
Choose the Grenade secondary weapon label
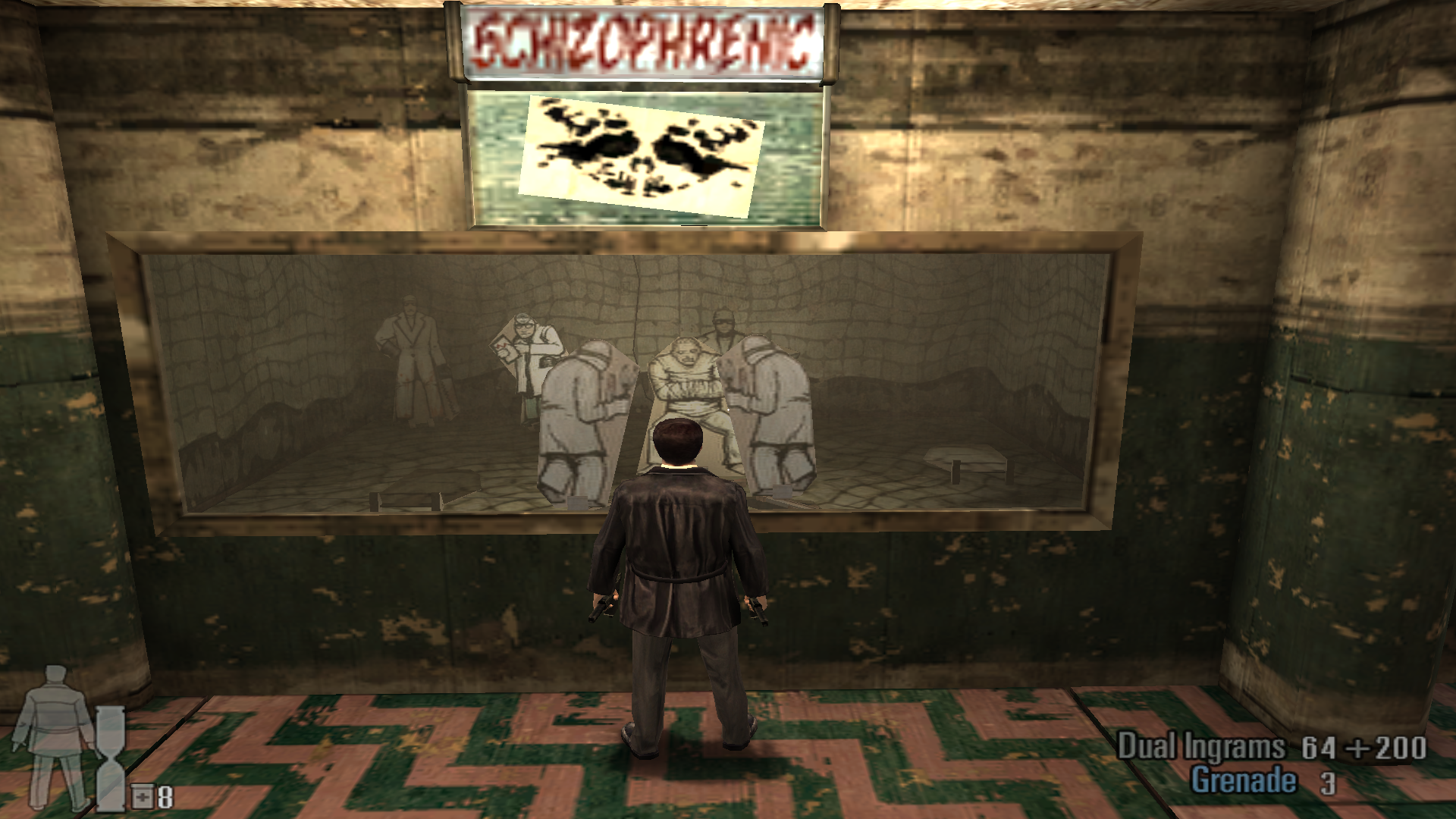pos(1243,780)
